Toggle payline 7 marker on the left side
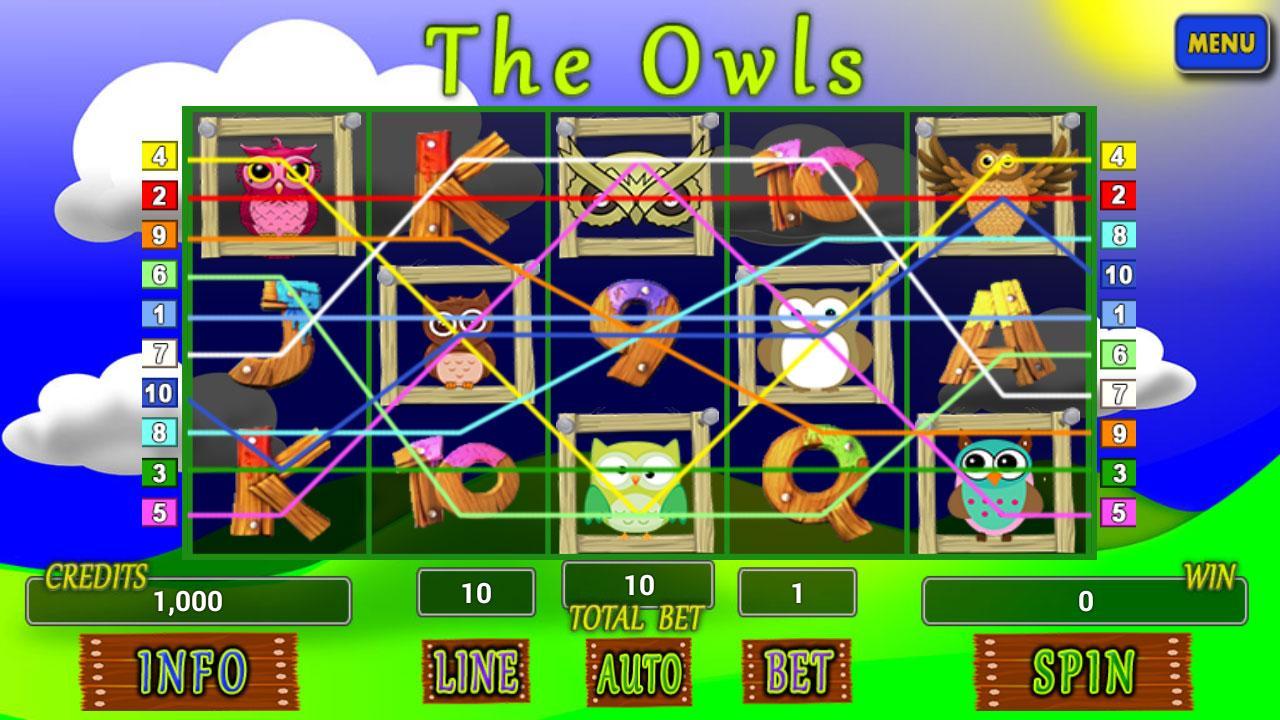 160,353
